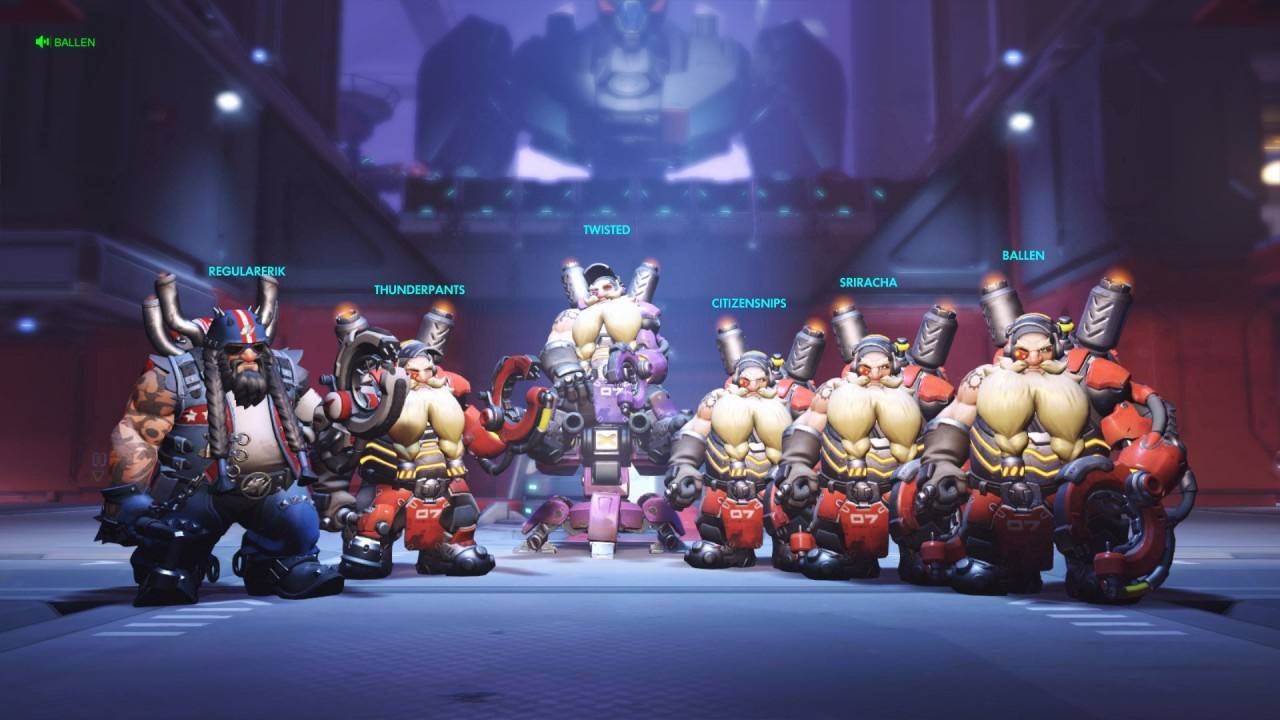Select the REGULARERIK player name tag

coord(247,271)
